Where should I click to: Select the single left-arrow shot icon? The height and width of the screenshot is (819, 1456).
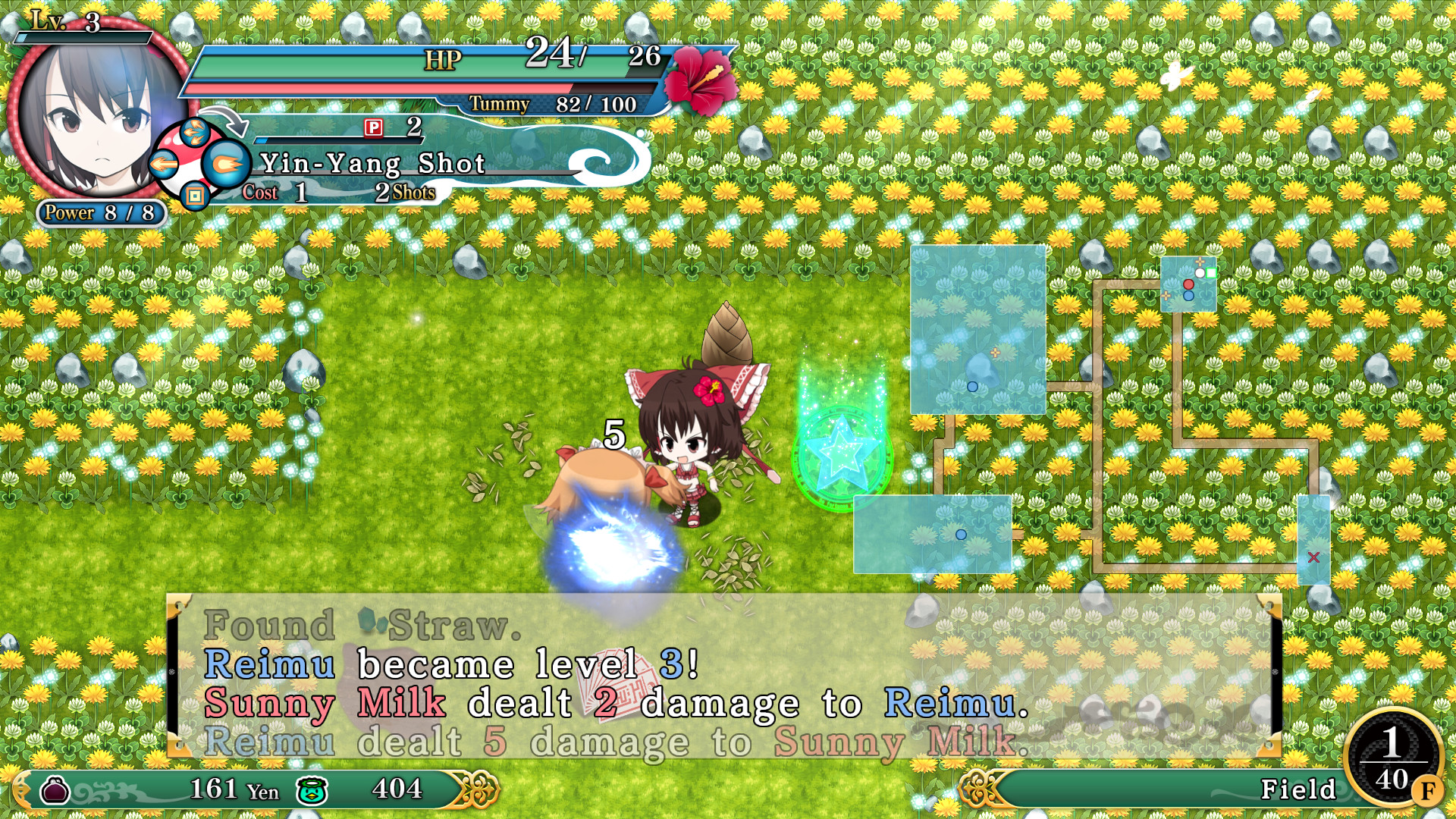[x=163, y=164]
